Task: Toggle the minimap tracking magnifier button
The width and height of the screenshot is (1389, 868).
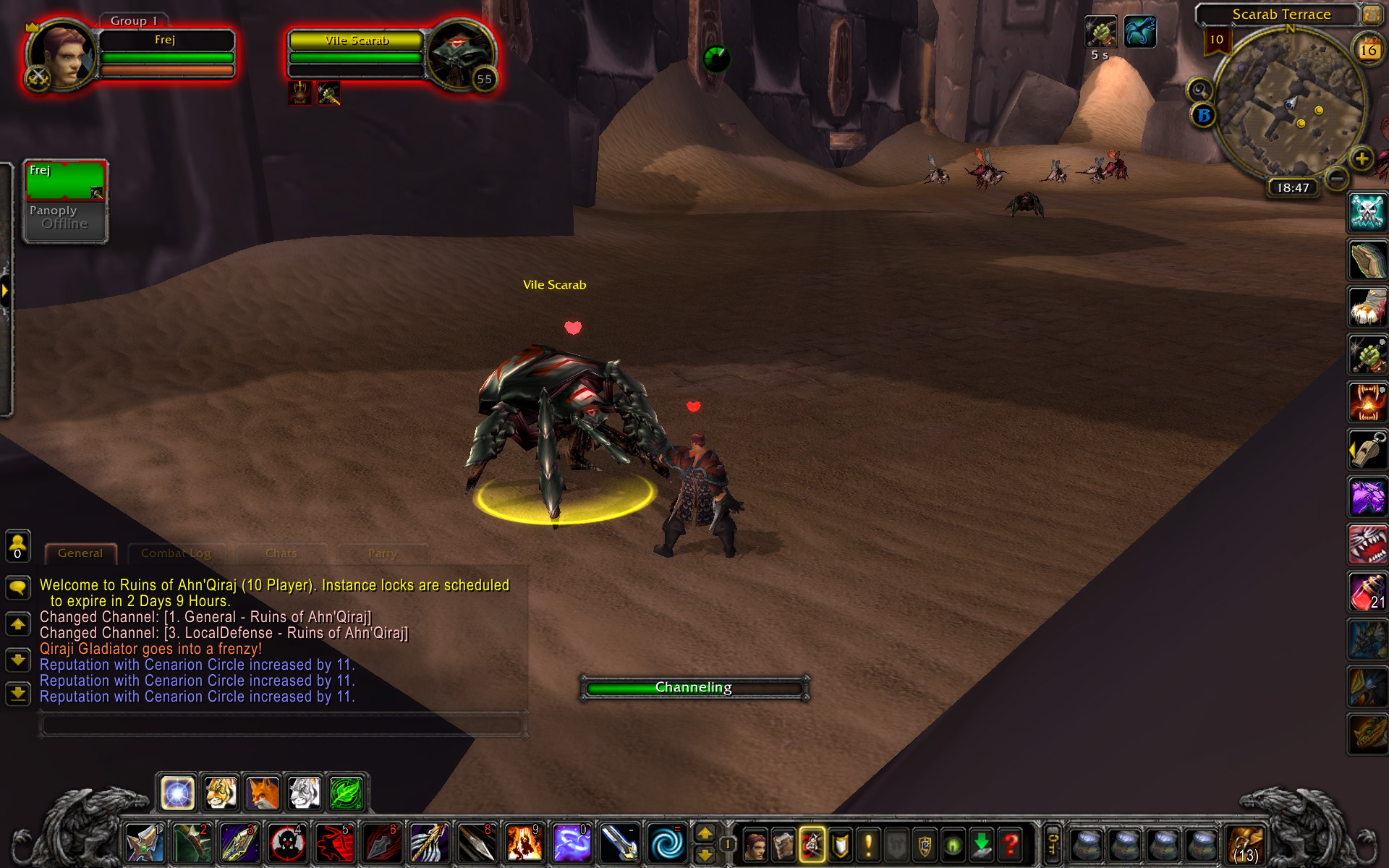Action: point(1200,90)
